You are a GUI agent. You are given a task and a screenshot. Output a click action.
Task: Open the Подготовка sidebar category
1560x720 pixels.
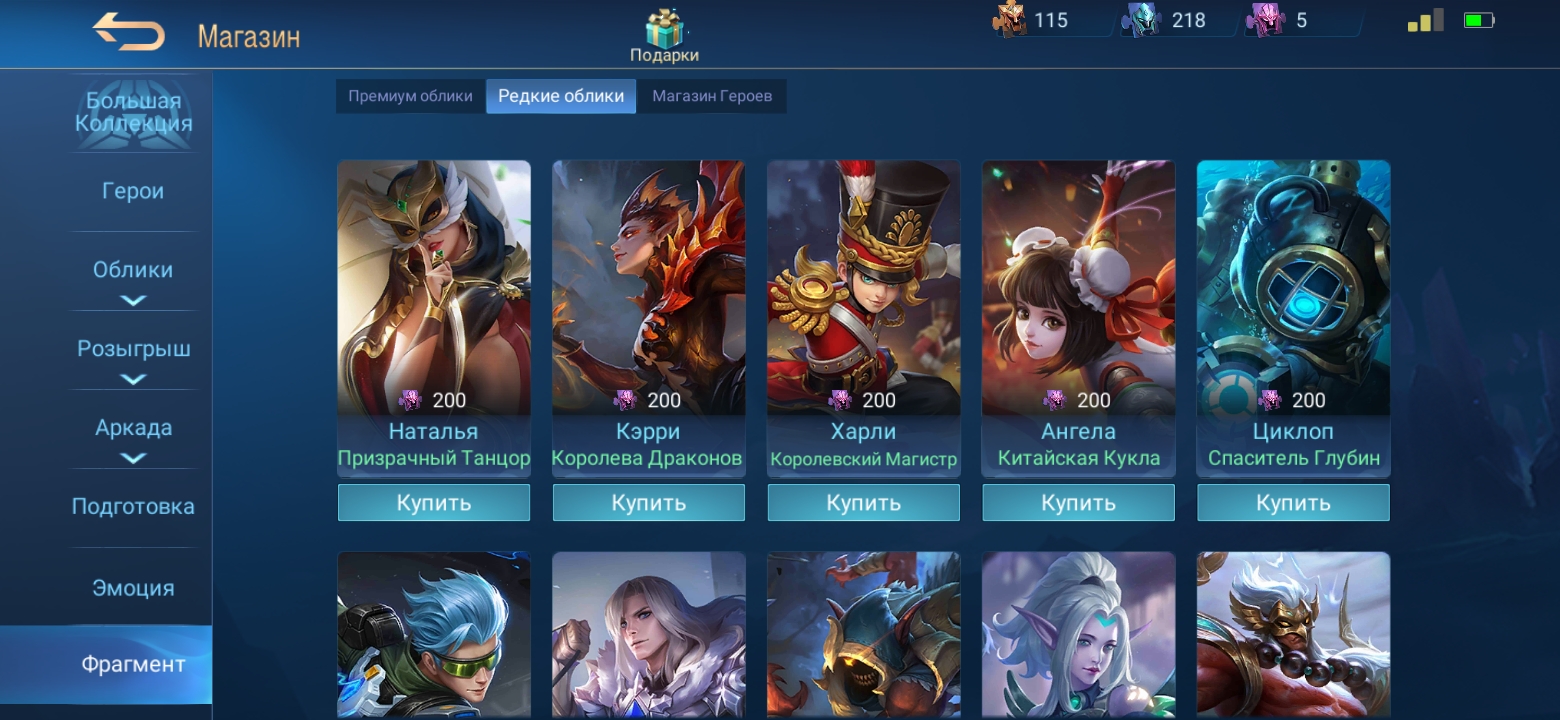click(133, 507)
